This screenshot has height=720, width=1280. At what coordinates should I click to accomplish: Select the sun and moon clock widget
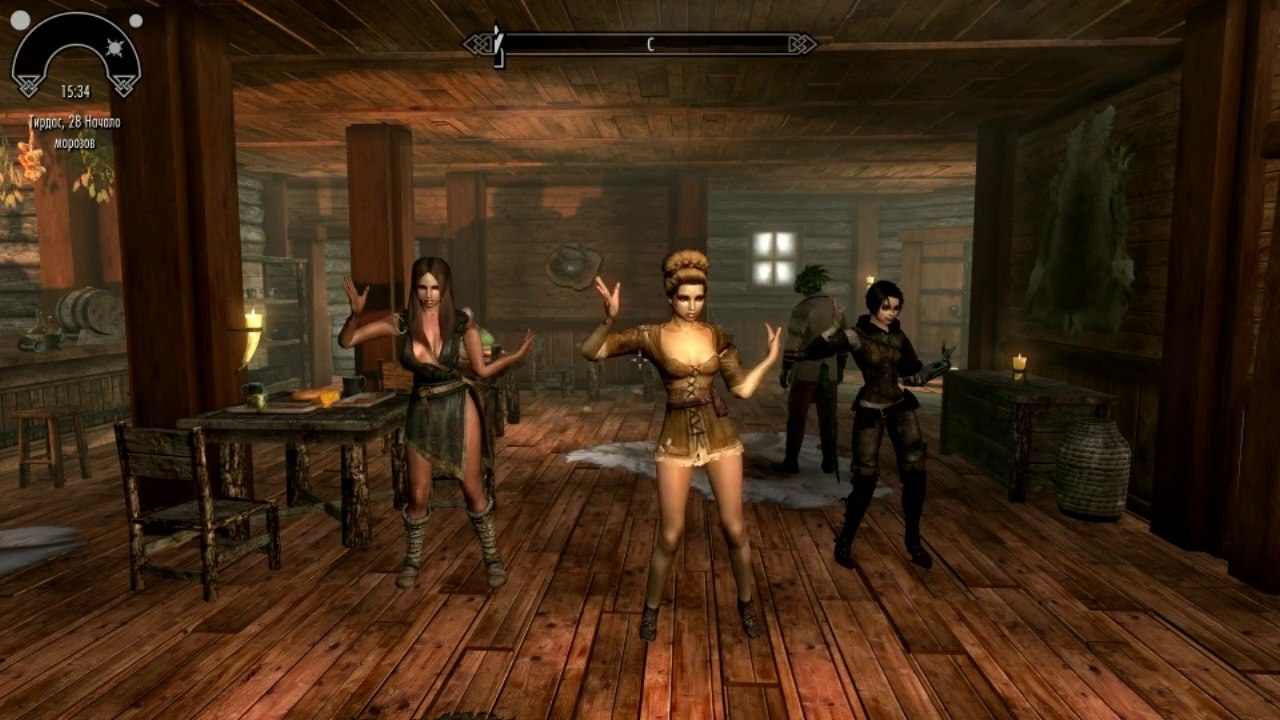tap(76, 54)
